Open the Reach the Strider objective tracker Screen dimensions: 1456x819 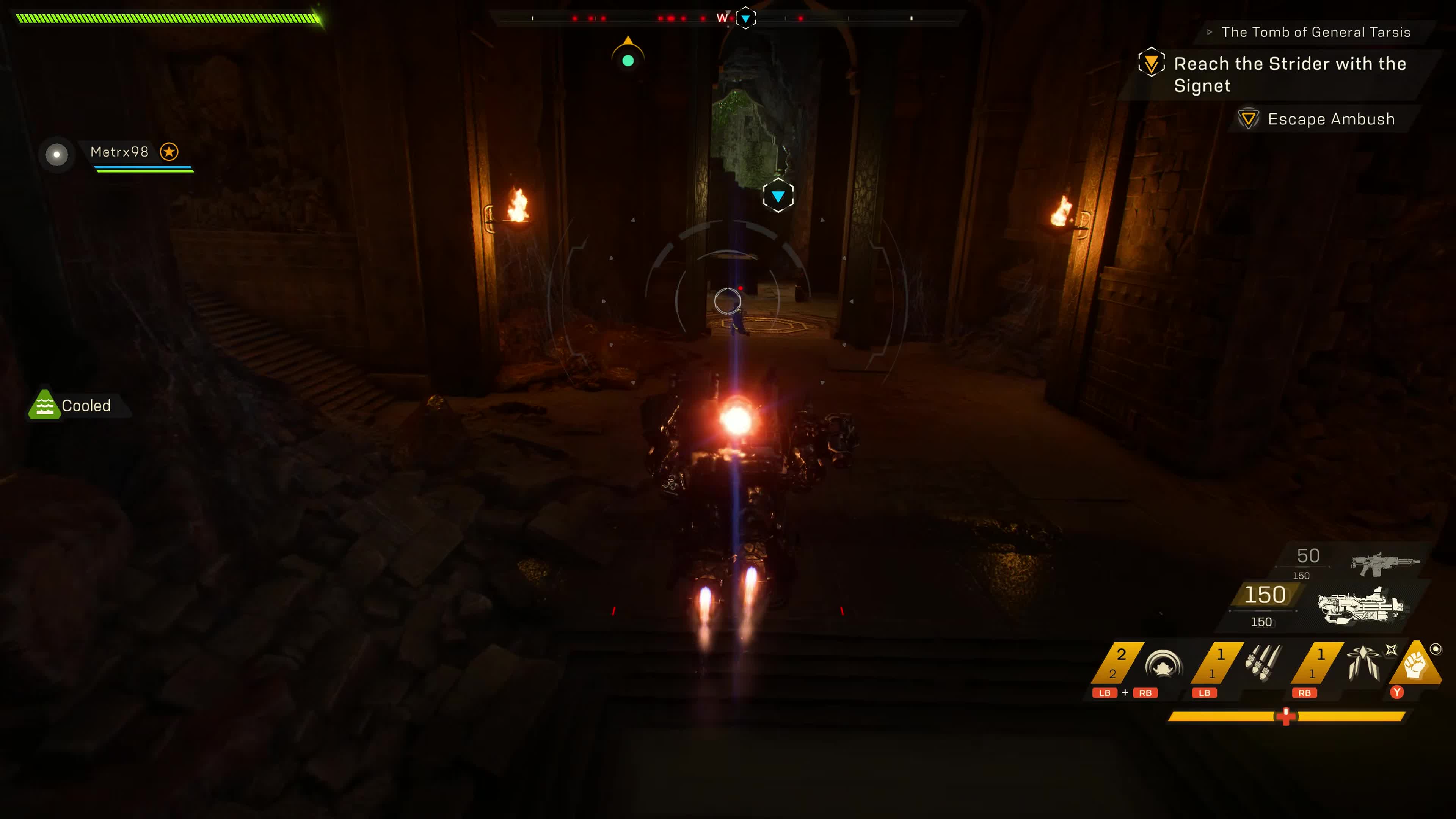[1289, 74]
